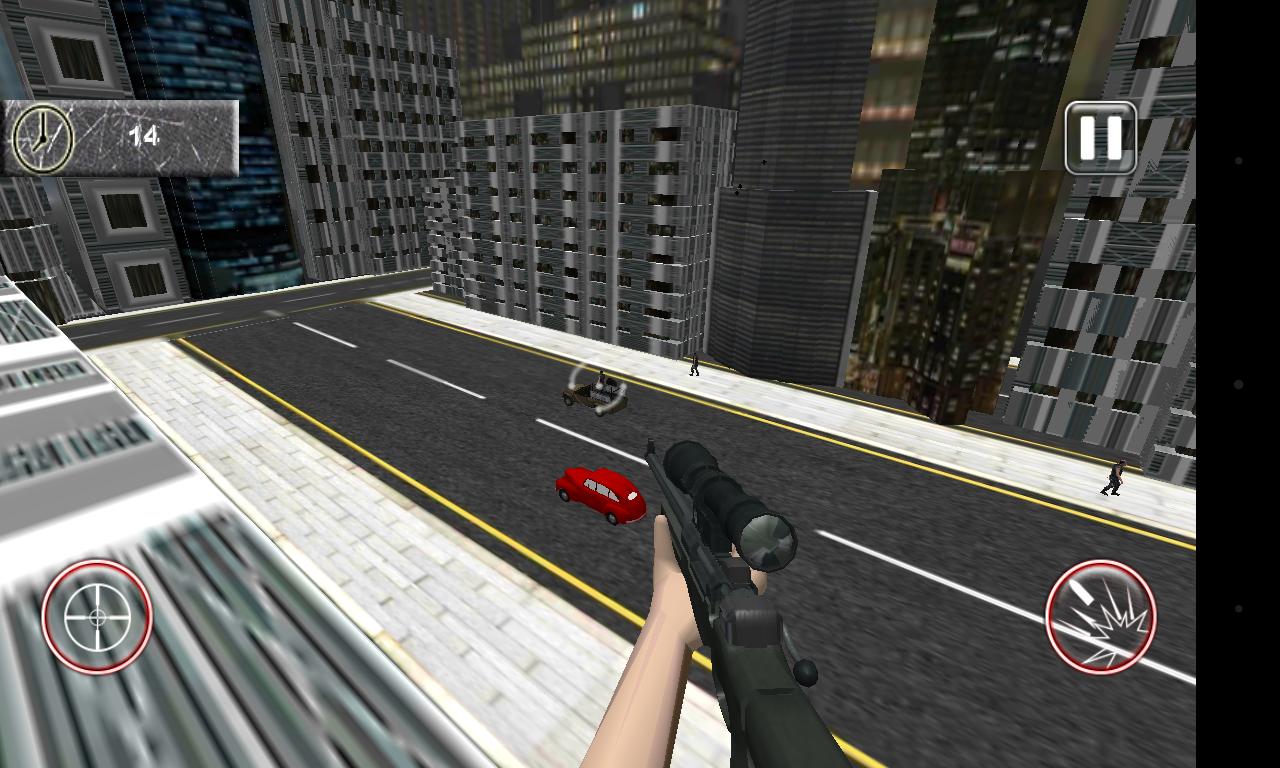Viewport: 1280px width, 768px height.
Task: Tap the crosshair scope zoom button
Action: click(97, 617)
